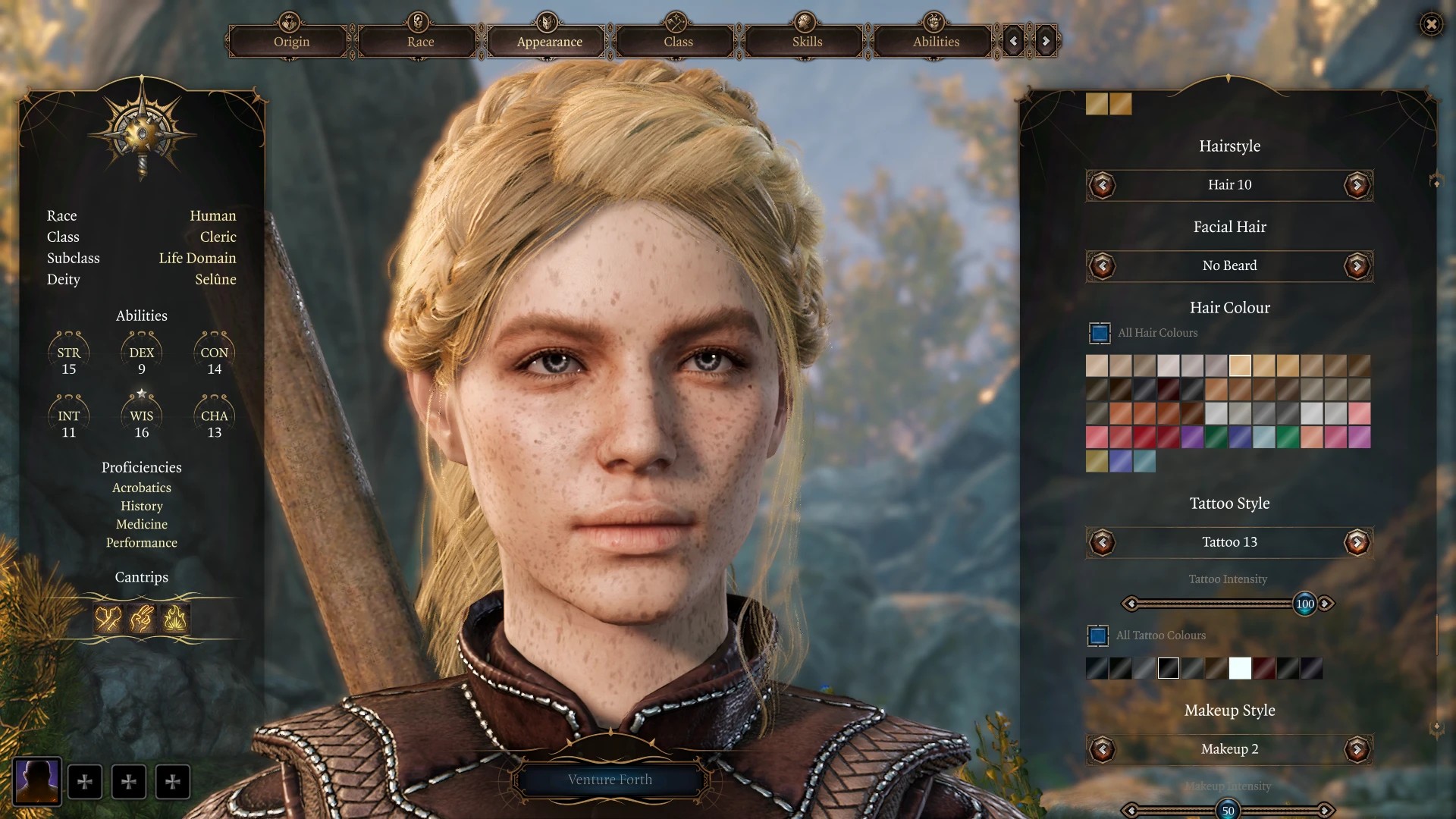The image size is (1456, 819).
Task: Select the character portrait thumbnail
Action: [x=37, y=781]
